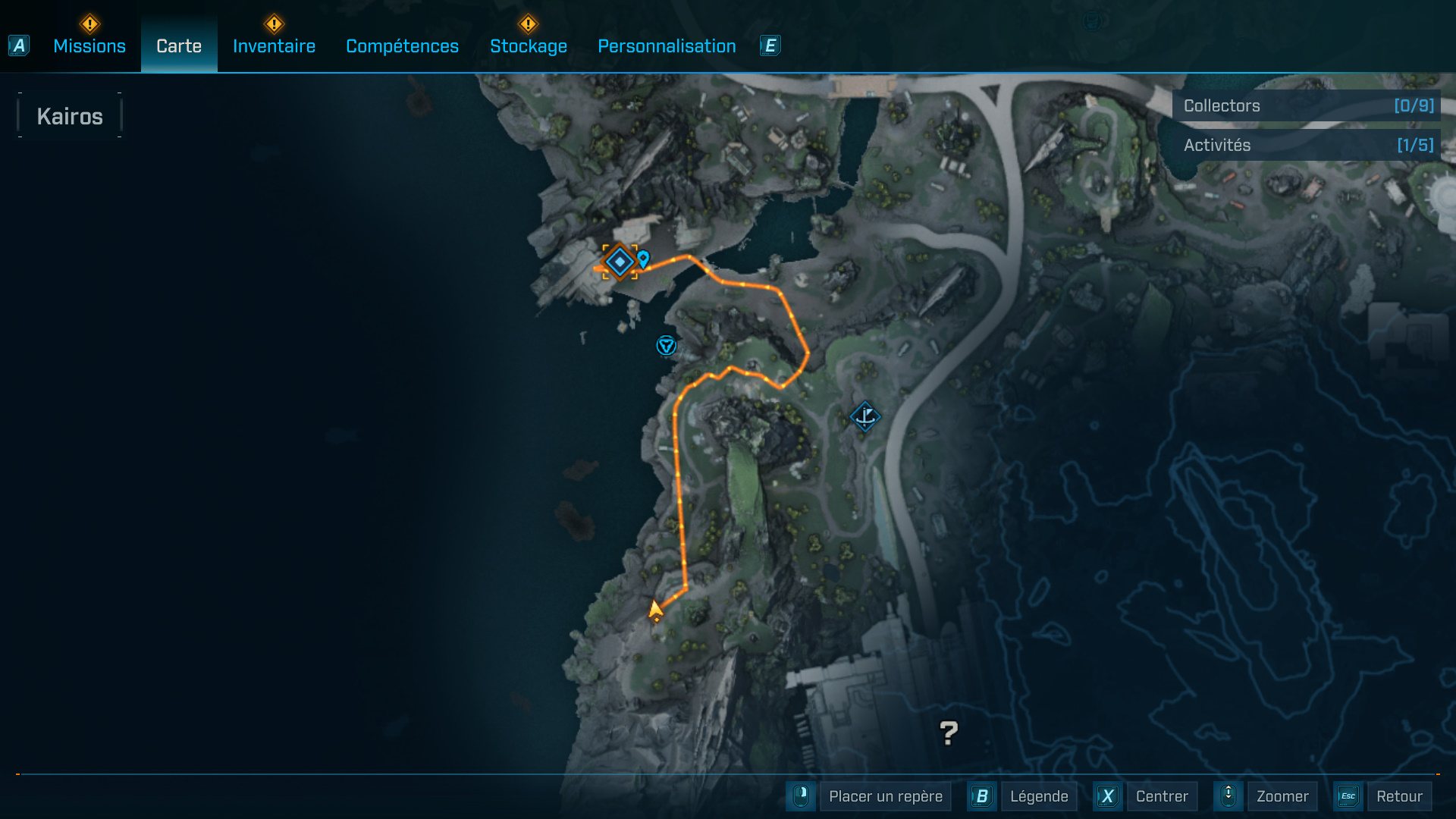Viewport: 1456px width, 819px height.
Task: Click the orange player arrow marker
Action: coord(656,610)
